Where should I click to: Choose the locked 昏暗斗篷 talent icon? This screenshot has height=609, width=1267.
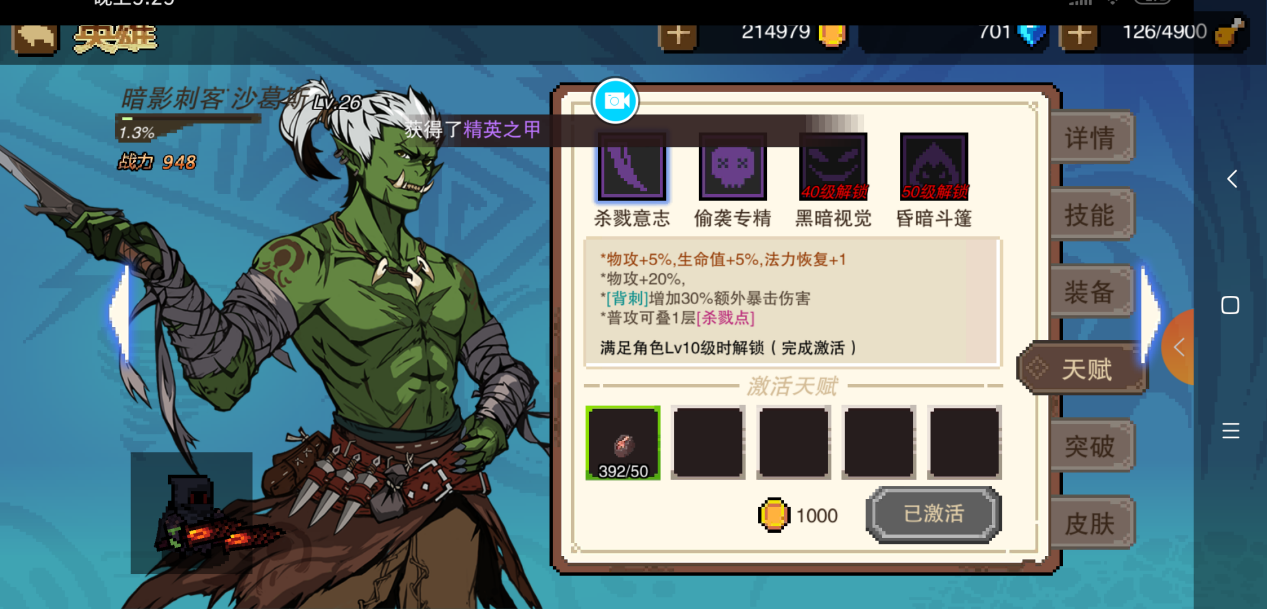[934, 167]
